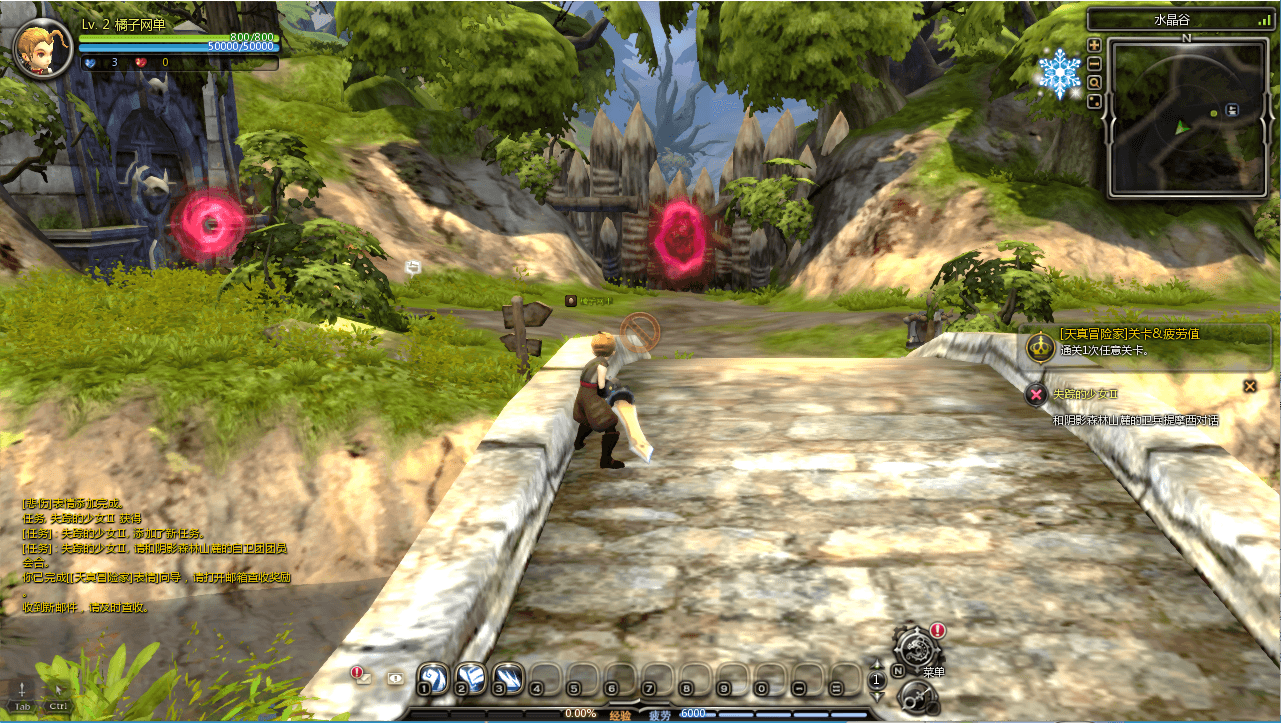Select the 天真冒险家 crown quest icon
The width and height of the screenshot is (1281, 723).
[x=1040, y=348]
